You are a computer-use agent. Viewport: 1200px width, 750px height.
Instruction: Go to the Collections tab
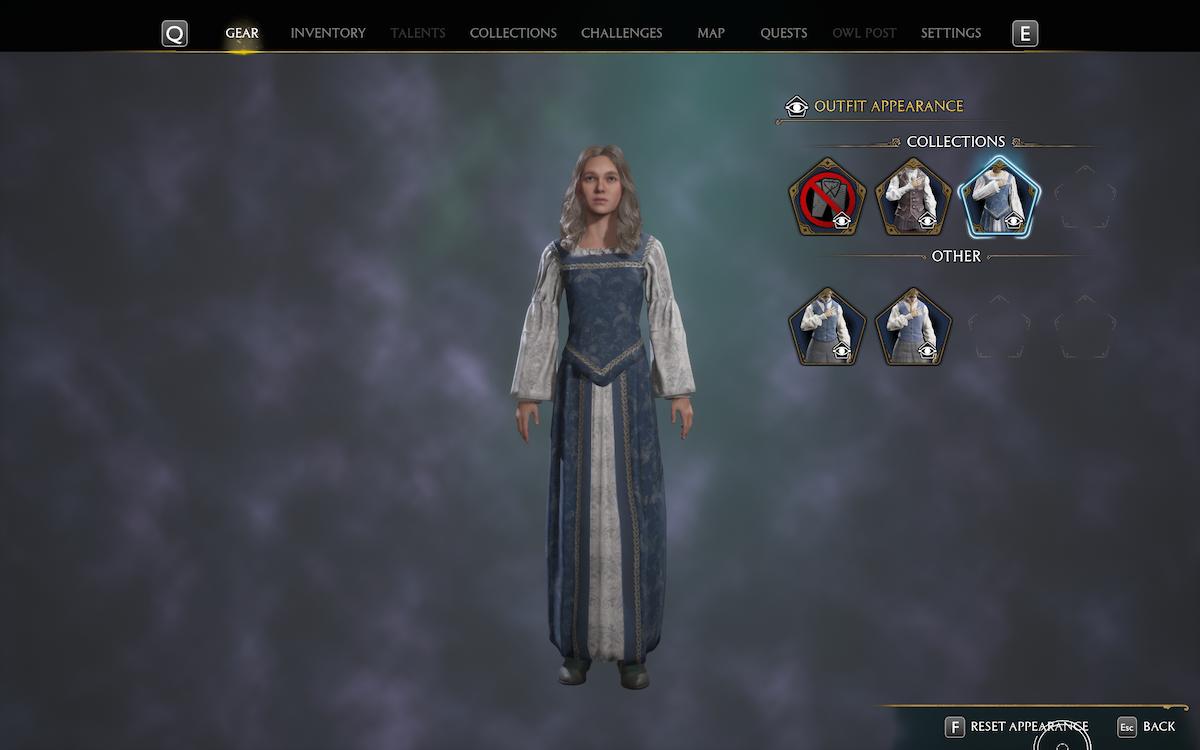[x=513, y=33]
